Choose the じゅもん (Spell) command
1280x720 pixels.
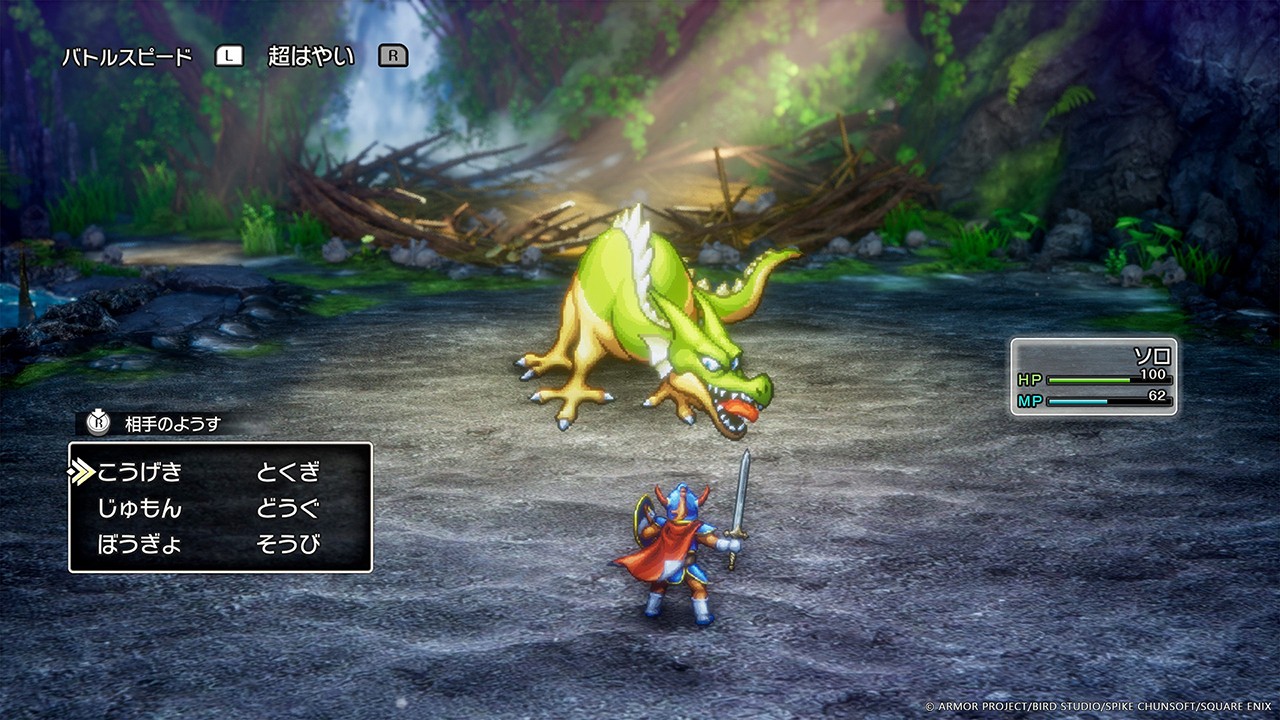pyautogui.click(x=139, y=508)
